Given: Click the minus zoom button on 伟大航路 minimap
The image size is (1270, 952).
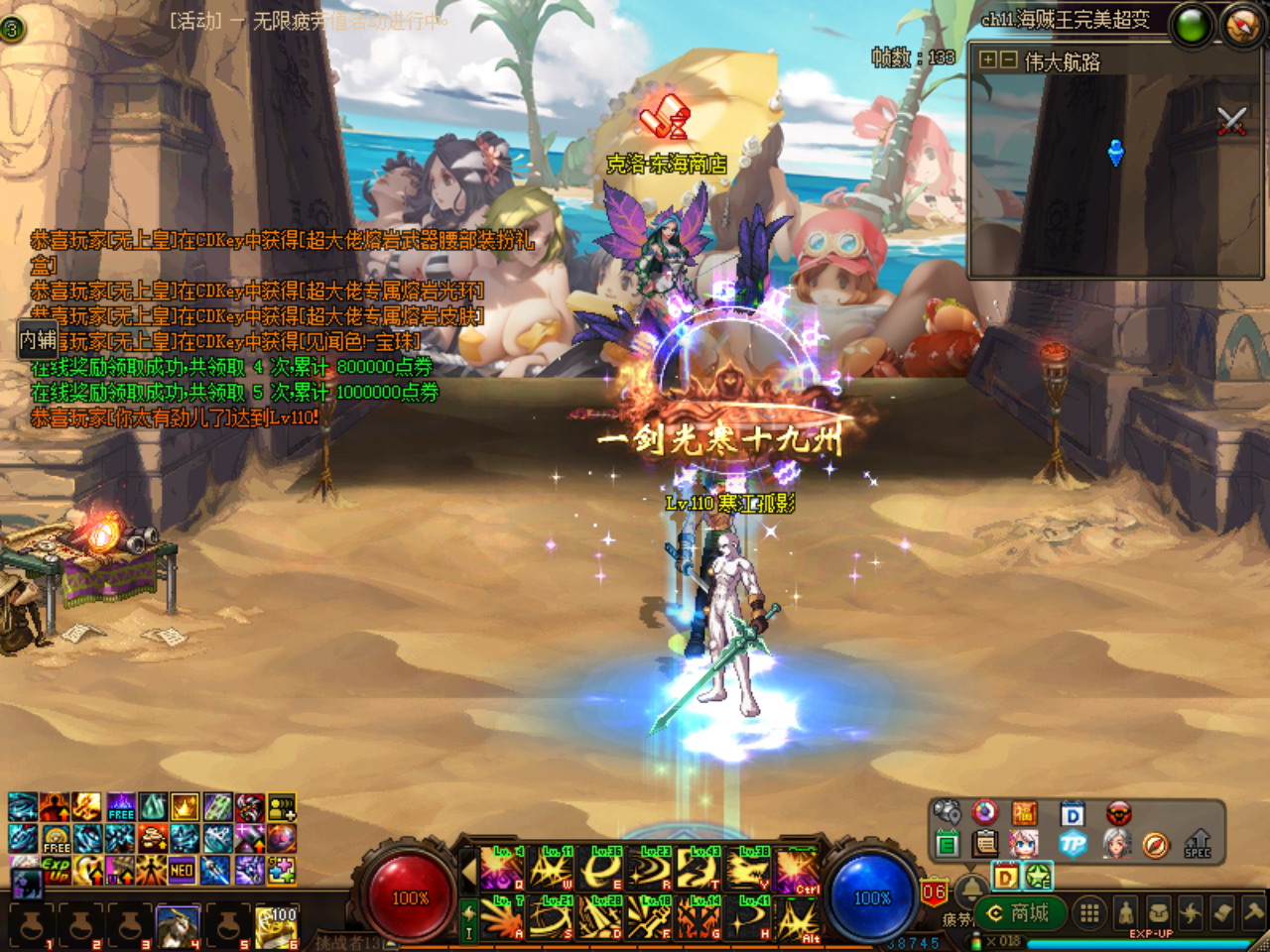Looking at the screenshot, I should click(x=1008, y=60).
